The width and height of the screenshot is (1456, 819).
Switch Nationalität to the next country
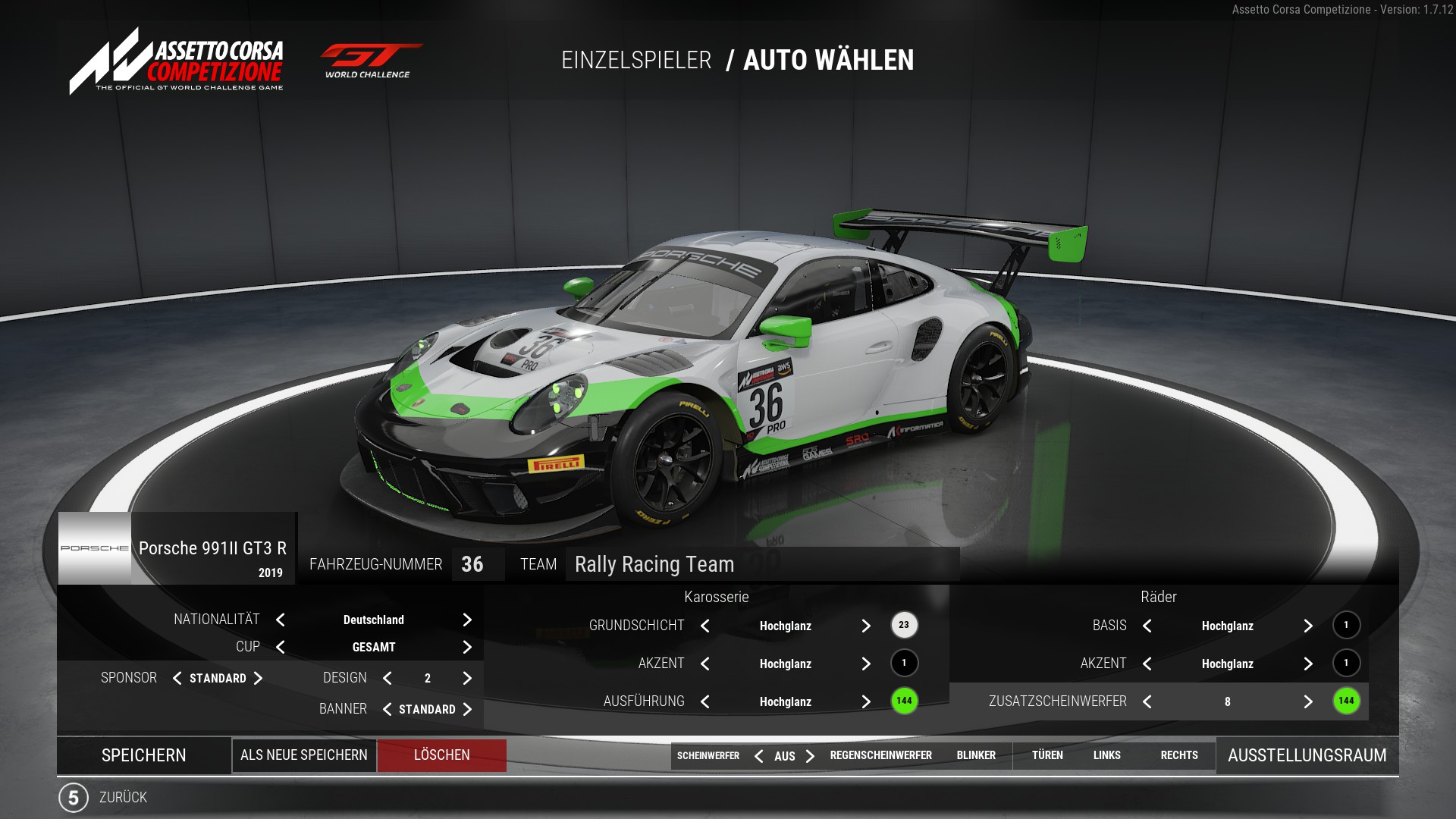point(467,620)
